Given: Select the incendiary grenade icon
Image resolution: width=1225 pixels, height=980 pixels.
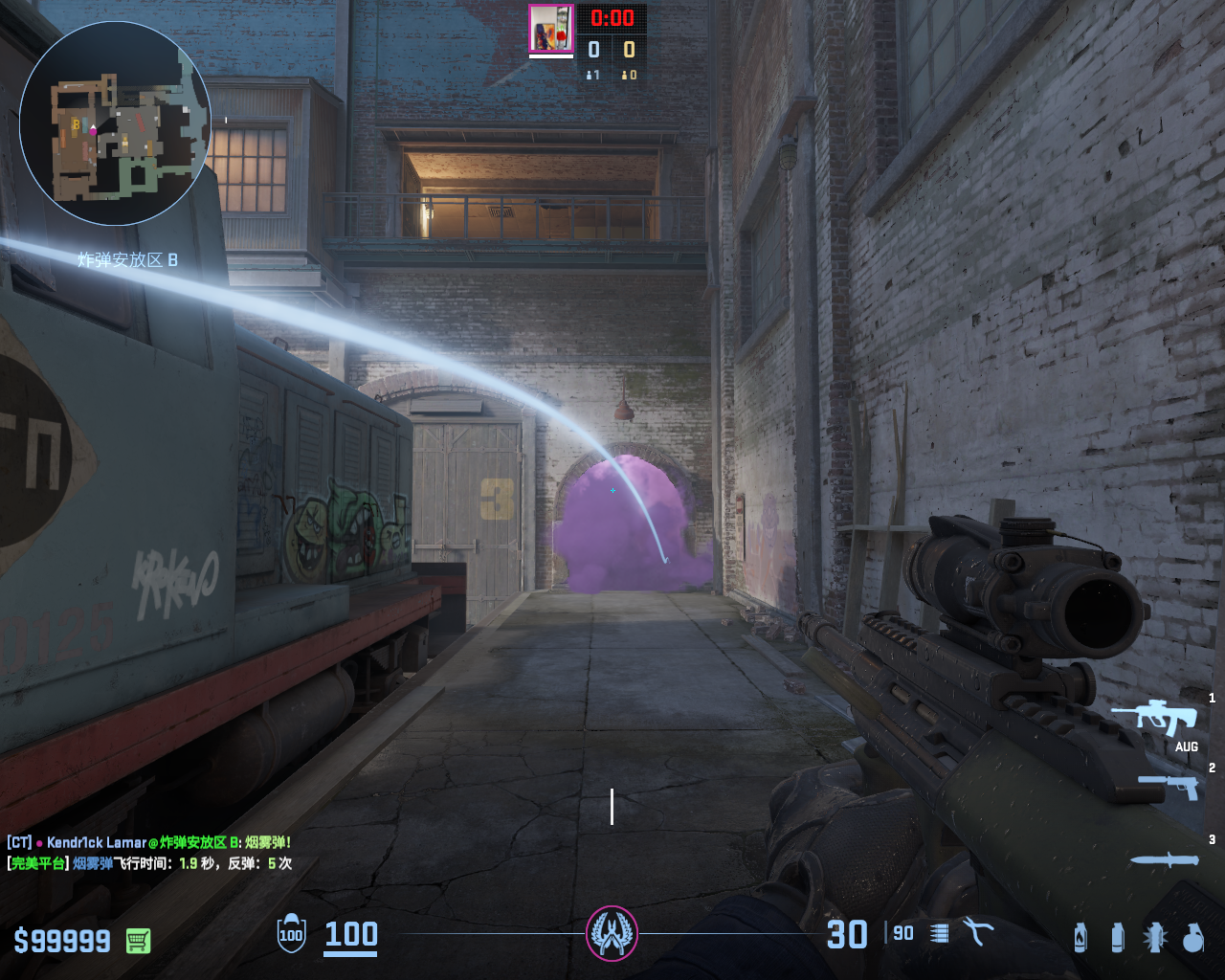Looking at the screenshot, I should pyautogui.click(x=1080, y=938).
